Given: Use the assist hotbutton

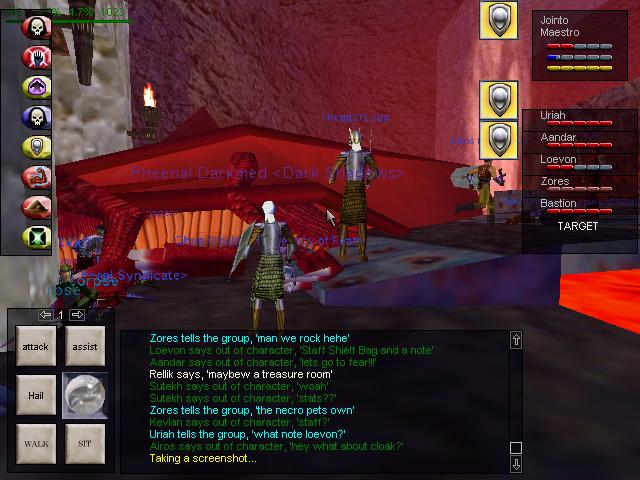Looking at the screenshot, I should [84, 346].
